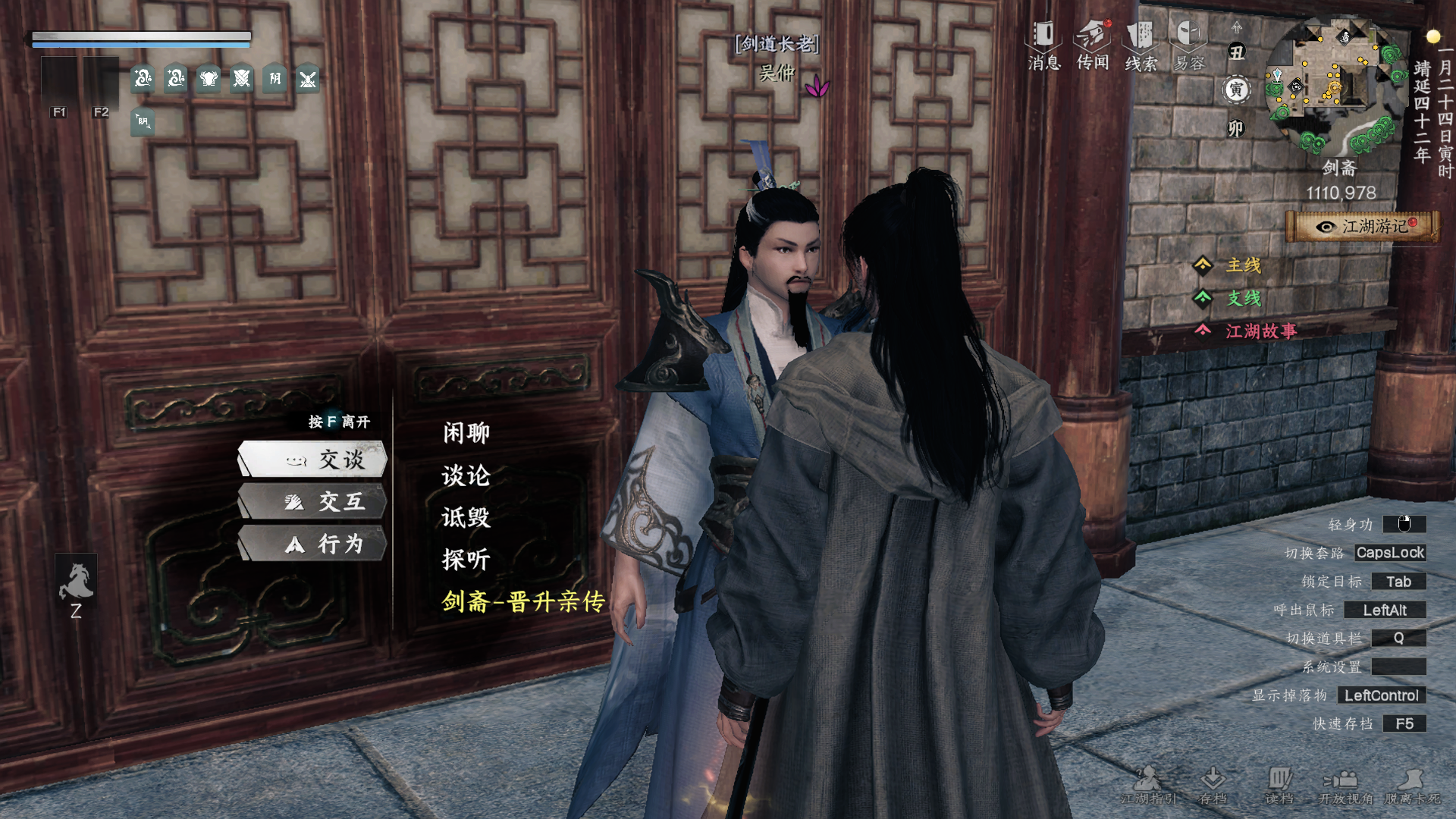
Task: Expand the 支线 side quest tracker
Action: tap(1243, 298)
